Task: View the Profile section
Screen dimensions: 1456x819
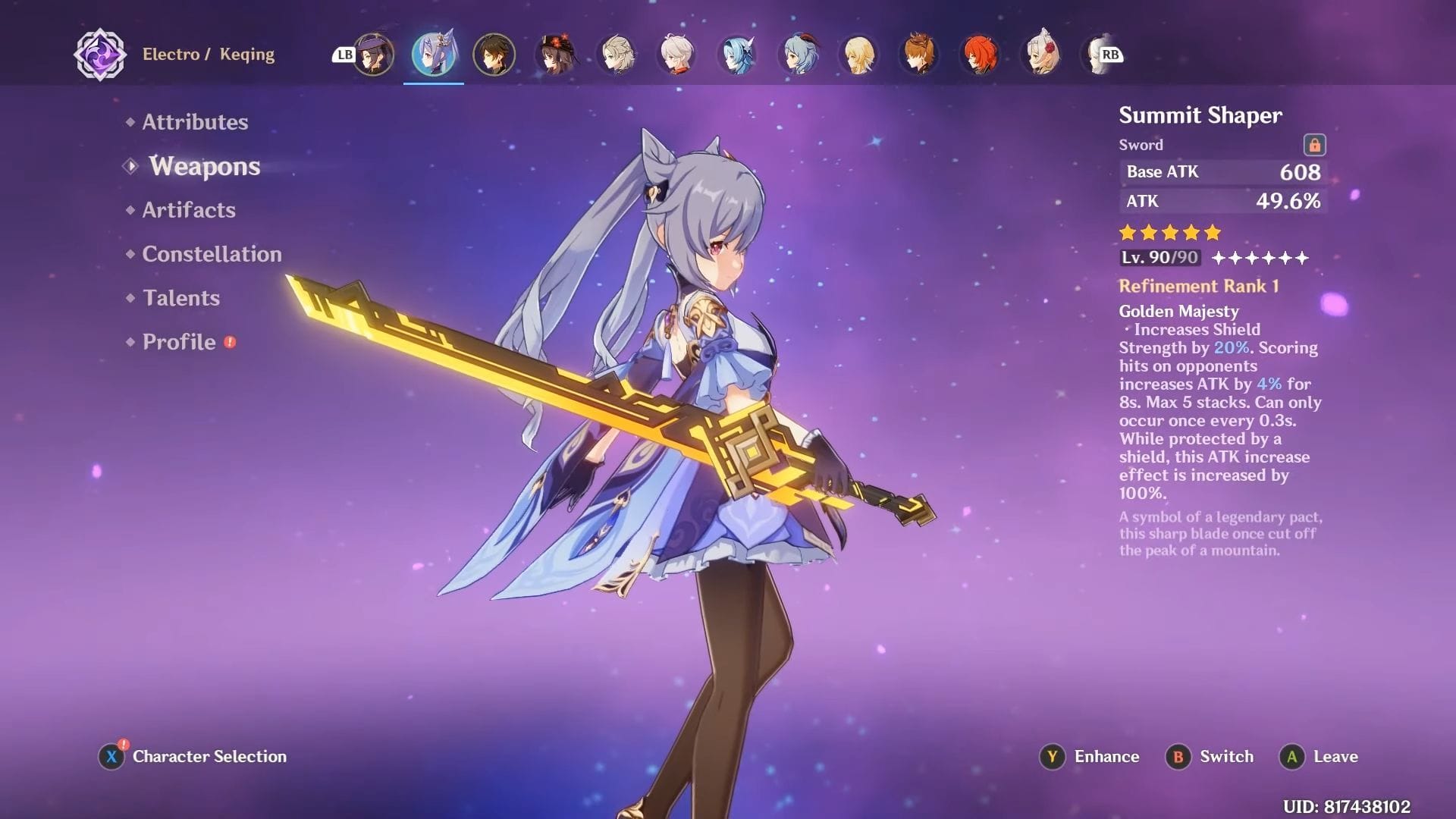Action: 179,342
